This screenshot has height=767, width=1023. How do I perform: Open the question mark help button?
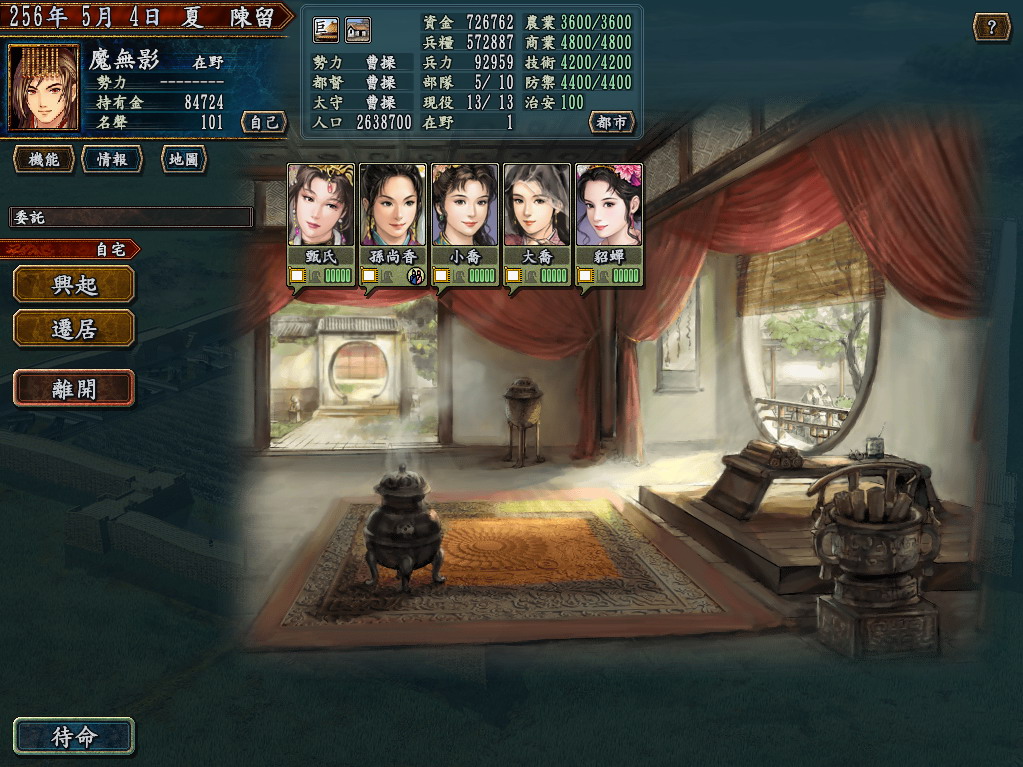click(x=991, y=27)
